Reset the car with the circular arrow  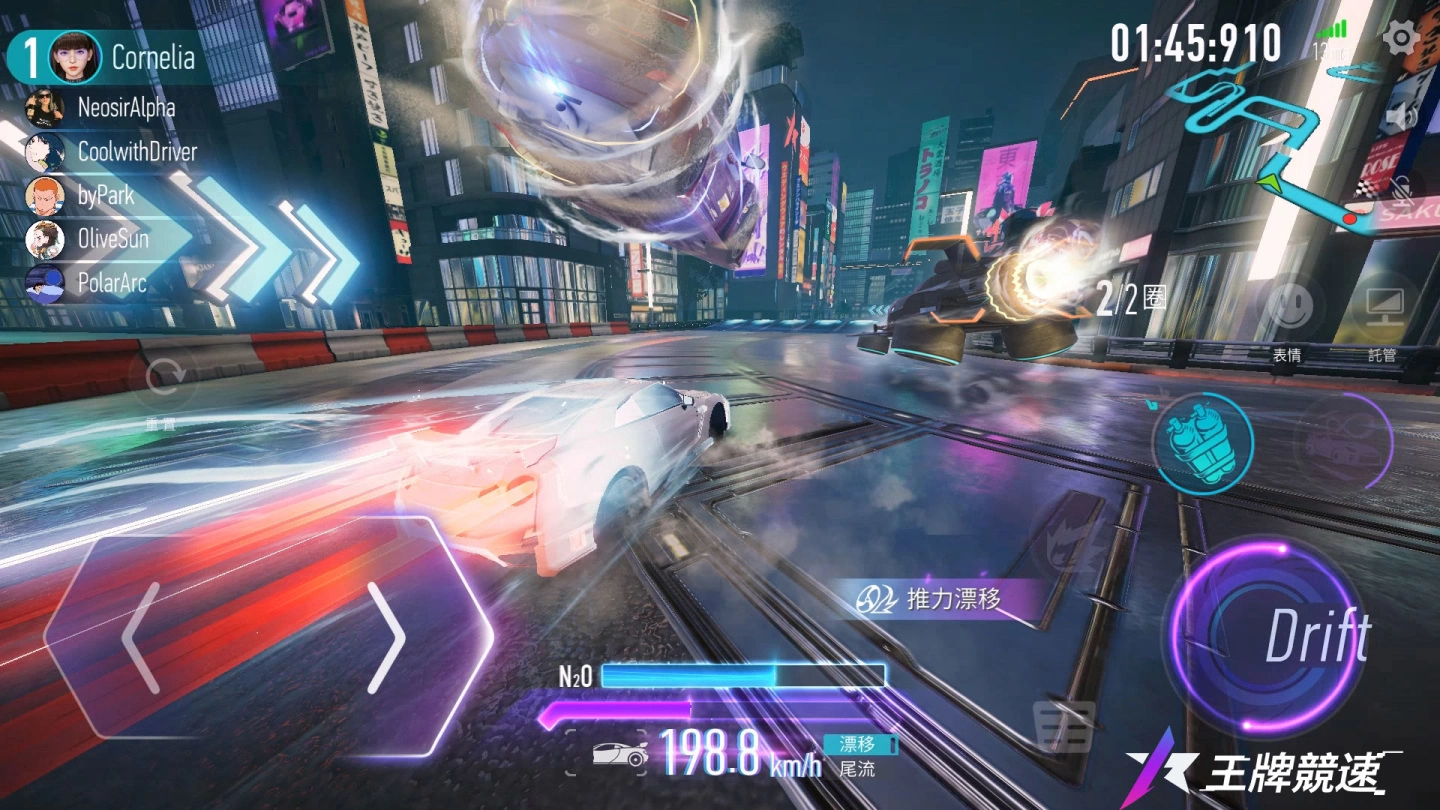tap(164, 379)
